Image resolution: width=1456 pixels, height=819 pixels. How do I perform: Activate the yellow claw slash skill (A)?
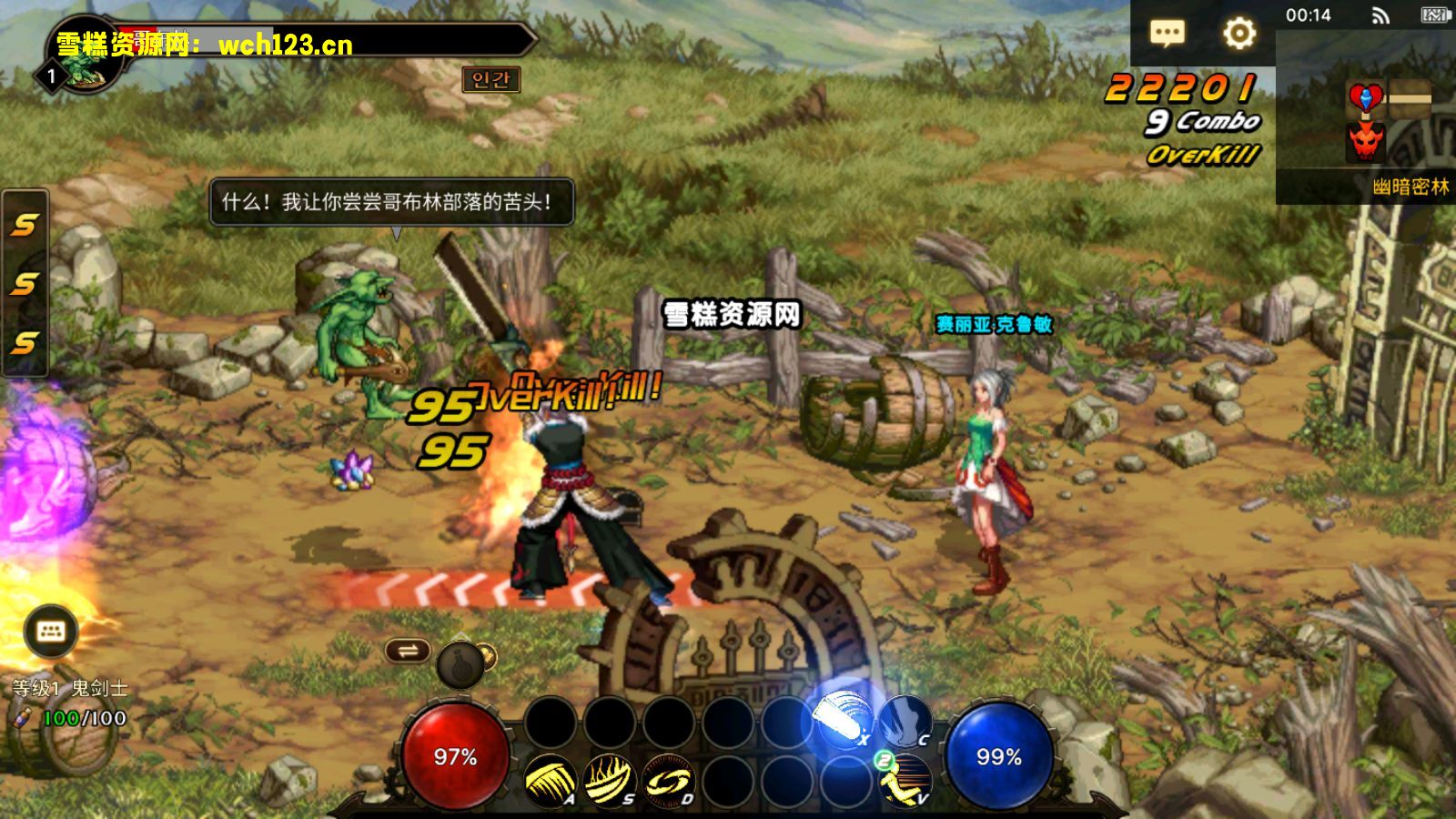pos(550,781)
